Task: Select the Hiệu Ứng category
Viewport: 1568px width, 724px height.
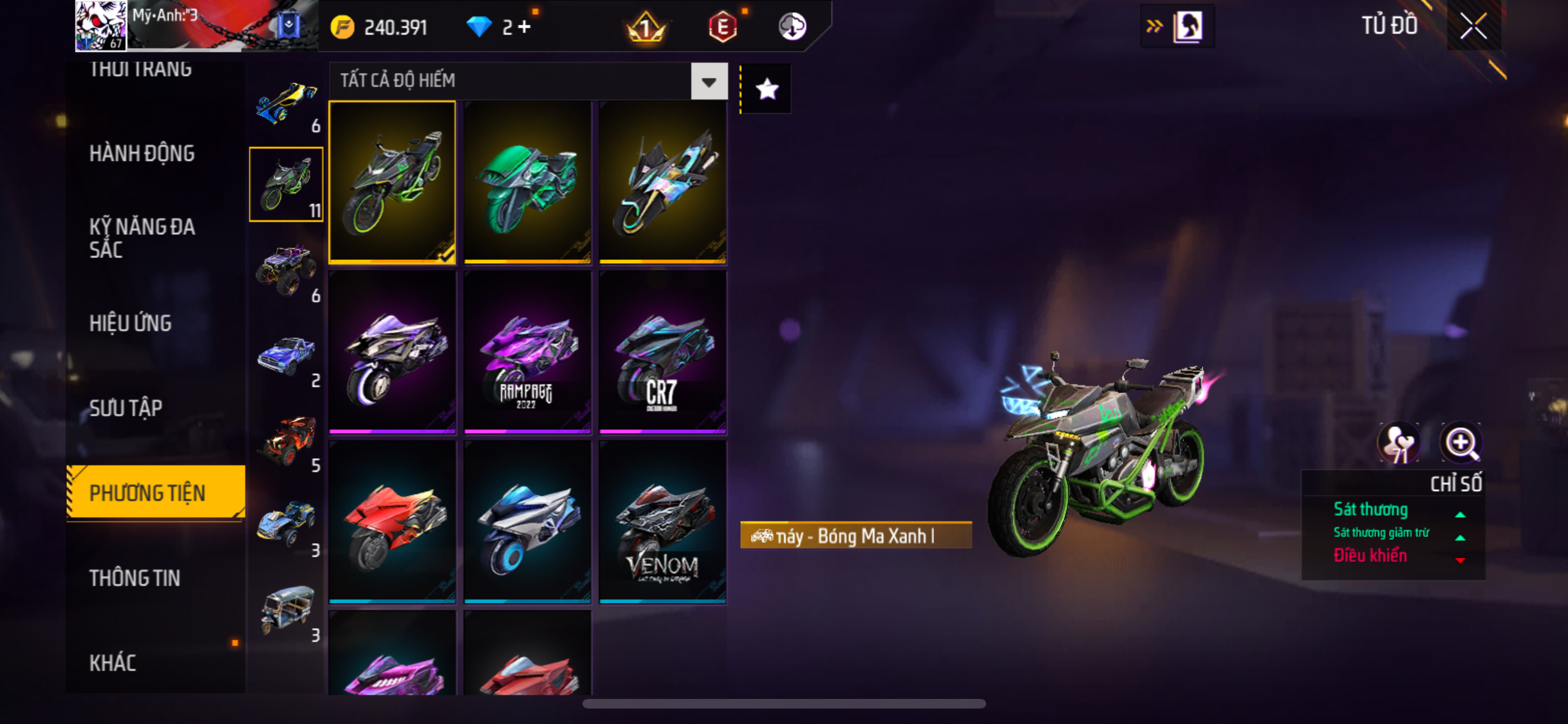Action: pyautogui.click(x=130, y=323)
